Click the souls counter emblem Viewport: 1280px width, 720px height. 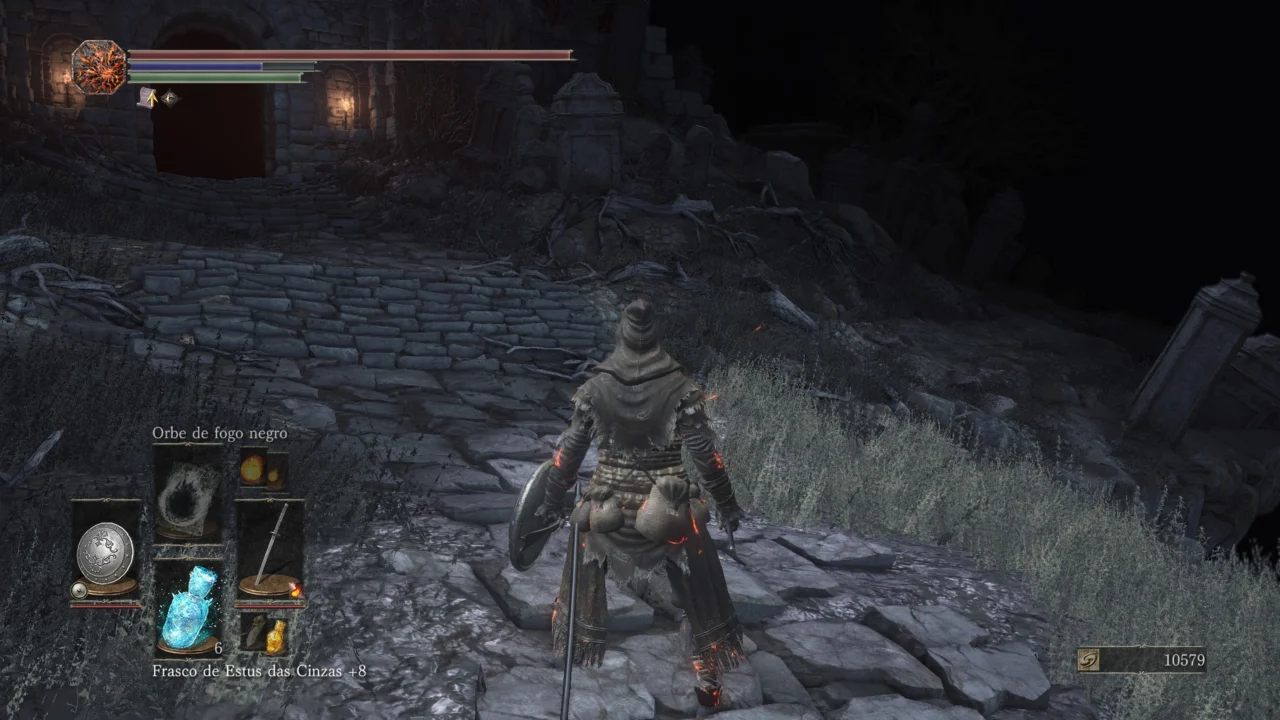coord(1091,661)
